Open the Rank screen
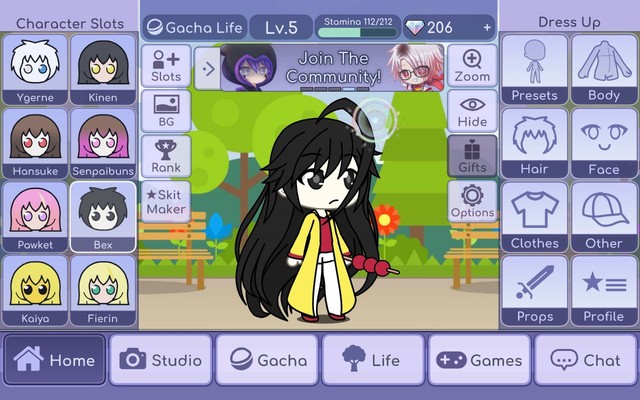The image size is (640, 400). coord(166,156)
